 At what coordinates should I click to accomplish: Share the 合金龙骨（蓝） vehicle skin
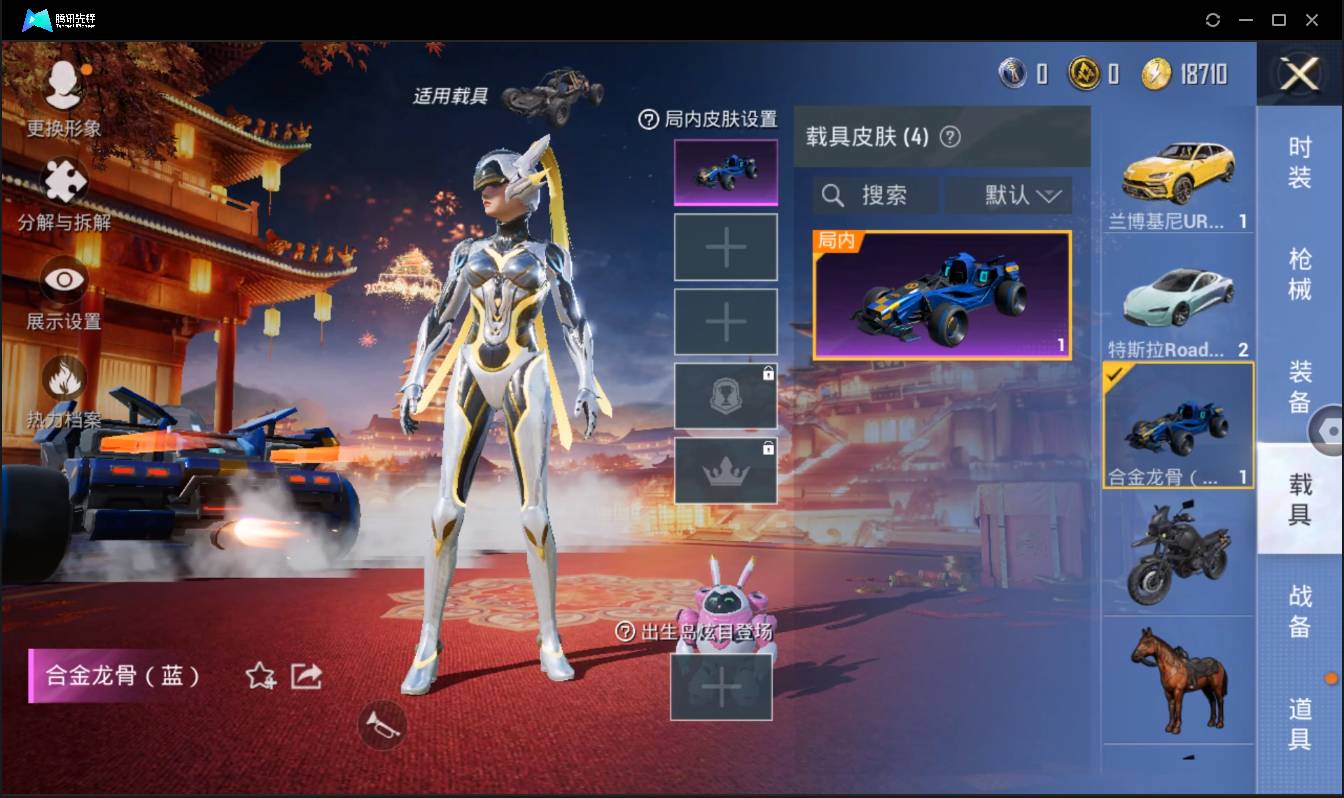click(305, 676)
